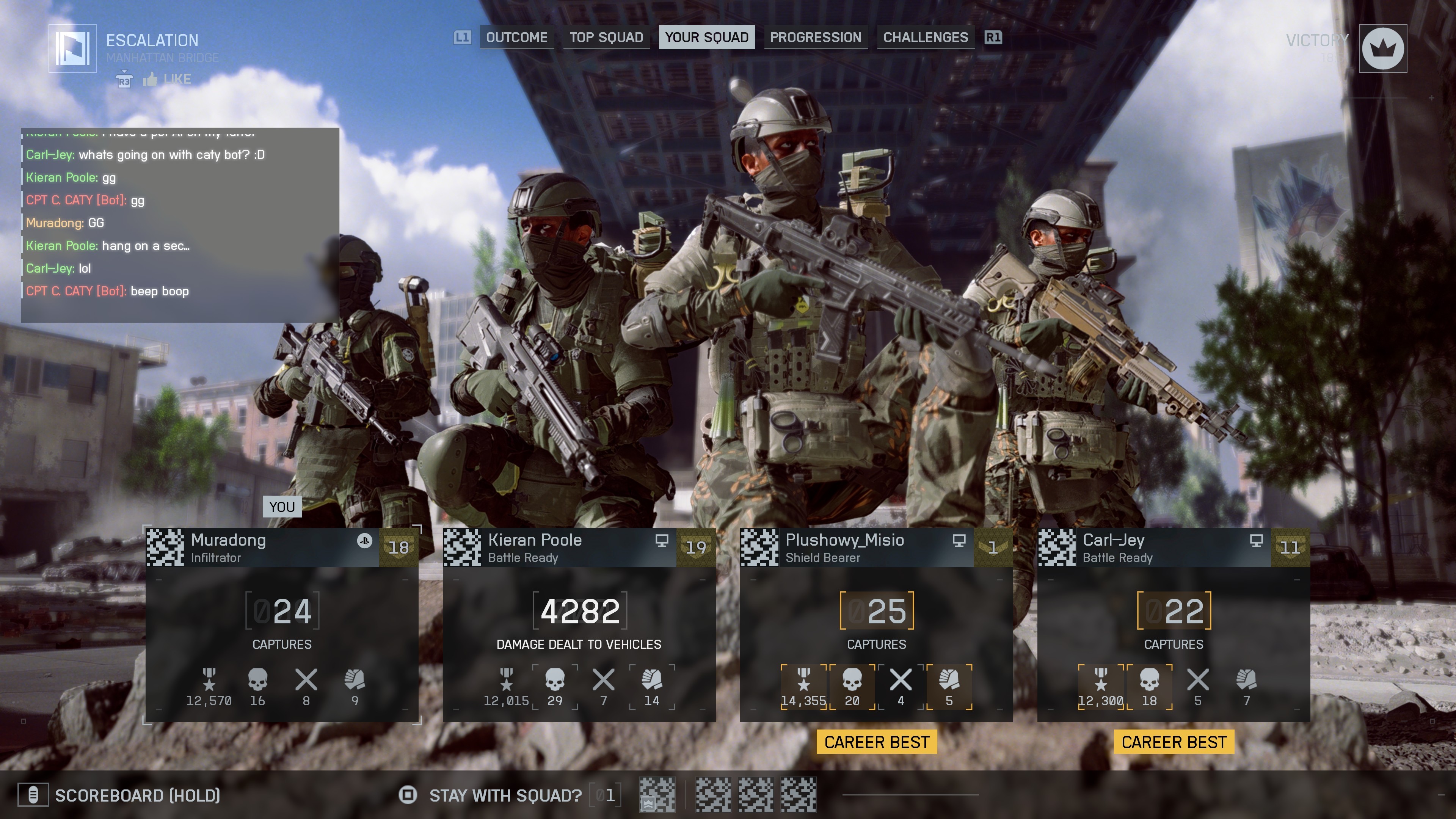Open the Top Squad tab
This screenshot has width=1456, height=819.
pos(606,37)
